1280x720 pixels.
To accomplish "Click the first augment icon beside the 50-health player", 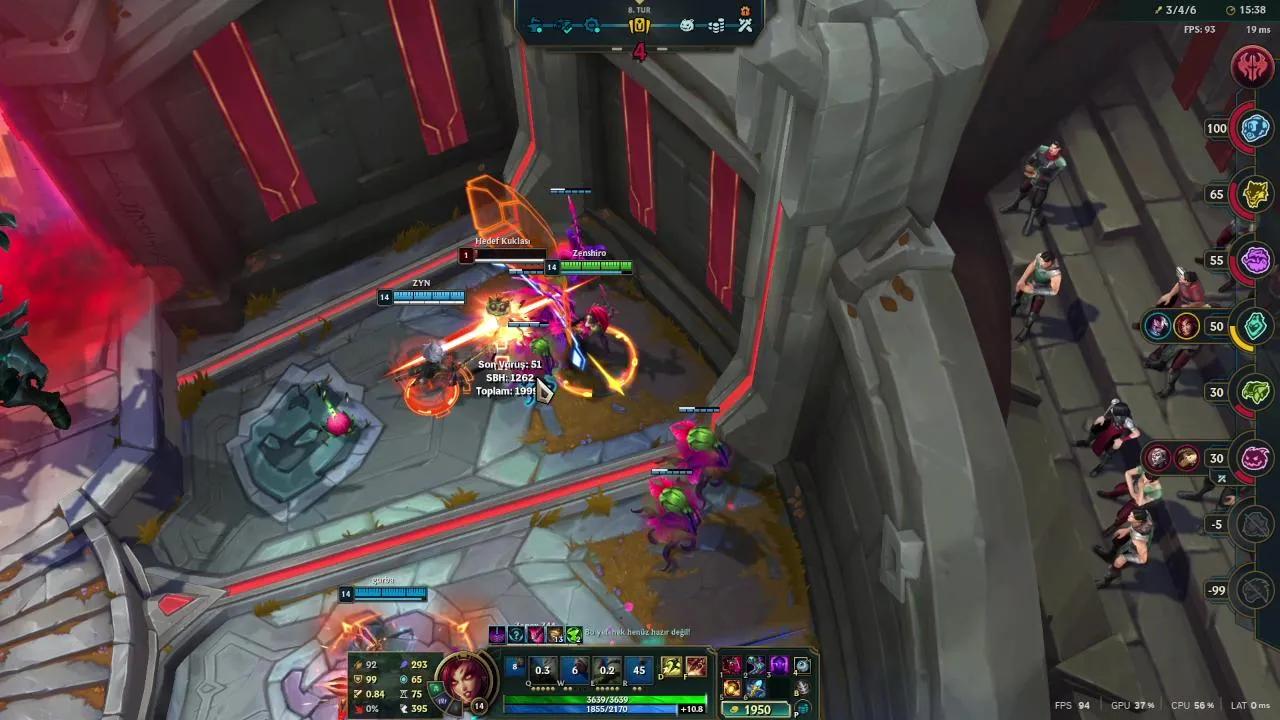I will [1159, 327].
